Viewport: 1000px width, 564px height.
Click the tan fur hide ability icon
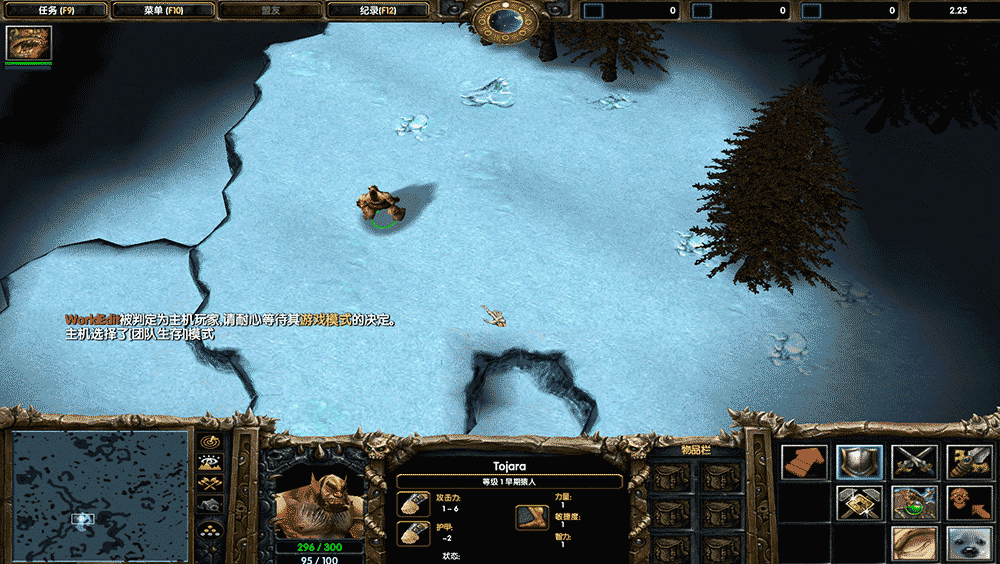coord(914,542)
